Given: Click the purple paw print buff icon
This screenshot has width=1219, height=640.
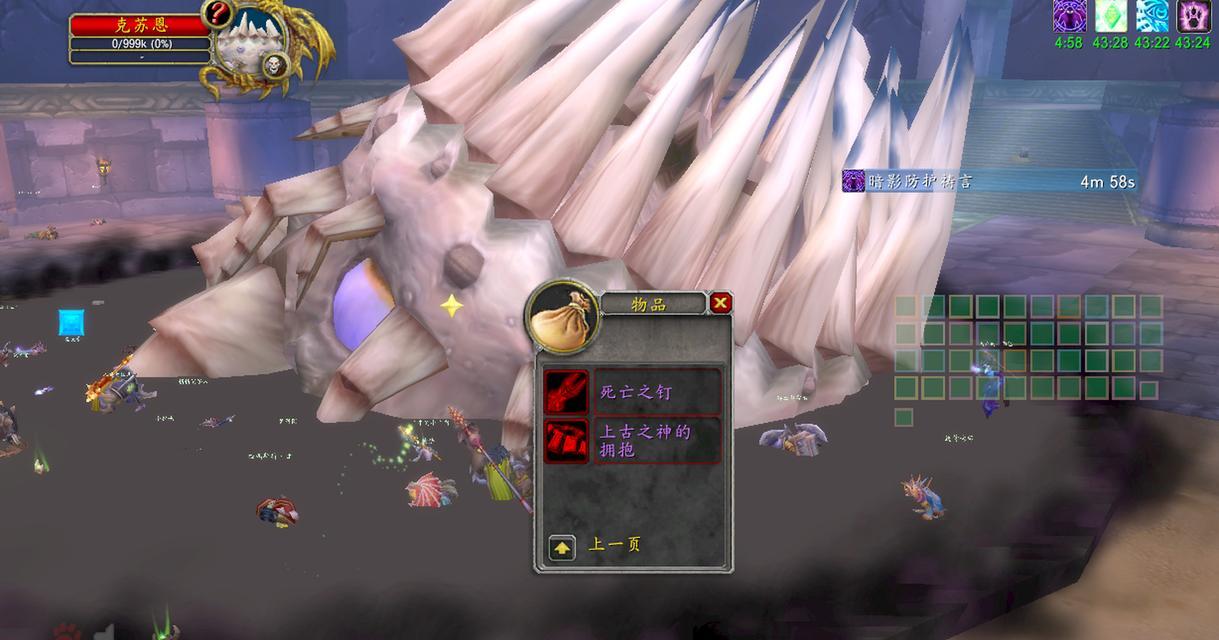Looking at the screenshot, I should (1193, 16).
